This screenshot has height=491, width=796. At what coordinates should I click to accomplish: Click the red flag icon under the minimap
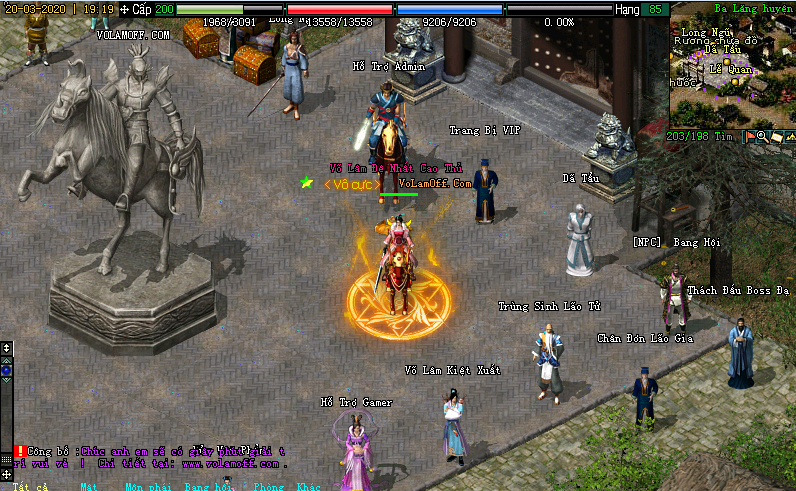pos(750,136)
